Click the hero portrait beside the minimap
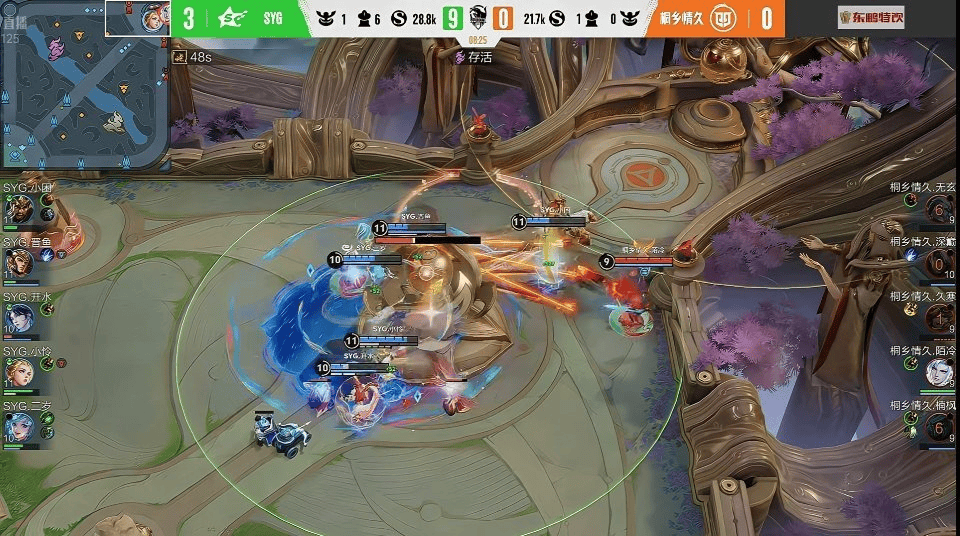This screenshot has width=960, height=536. [x=154, y=17]
